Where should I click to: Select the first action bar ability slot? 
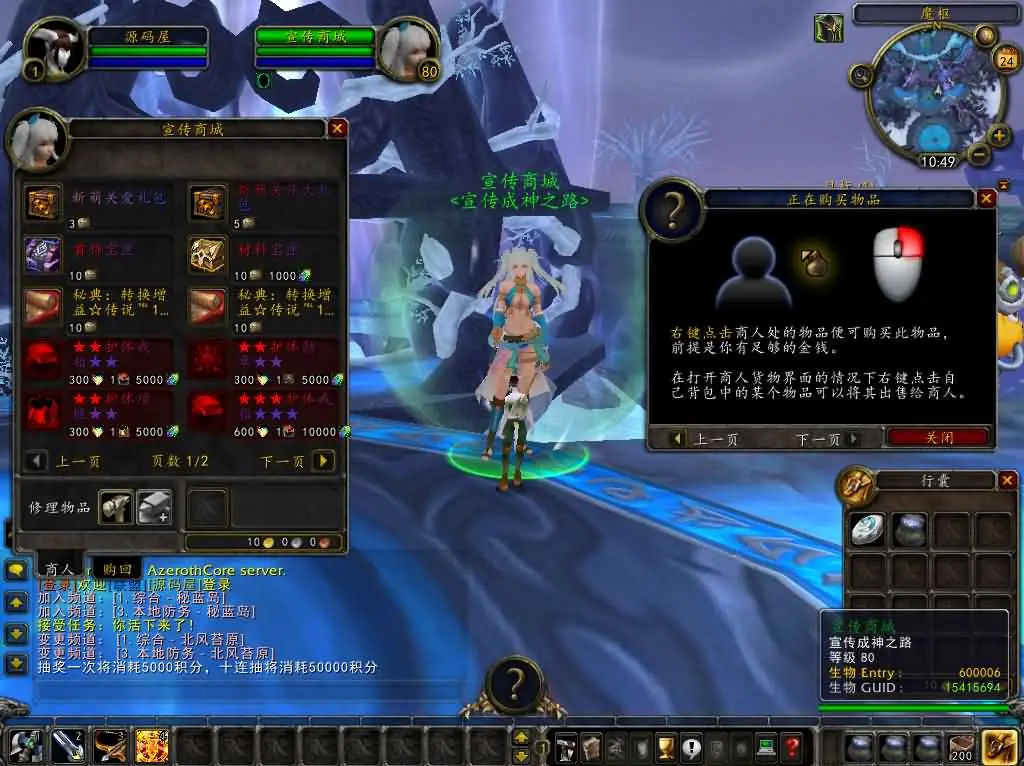pos(25,746)
